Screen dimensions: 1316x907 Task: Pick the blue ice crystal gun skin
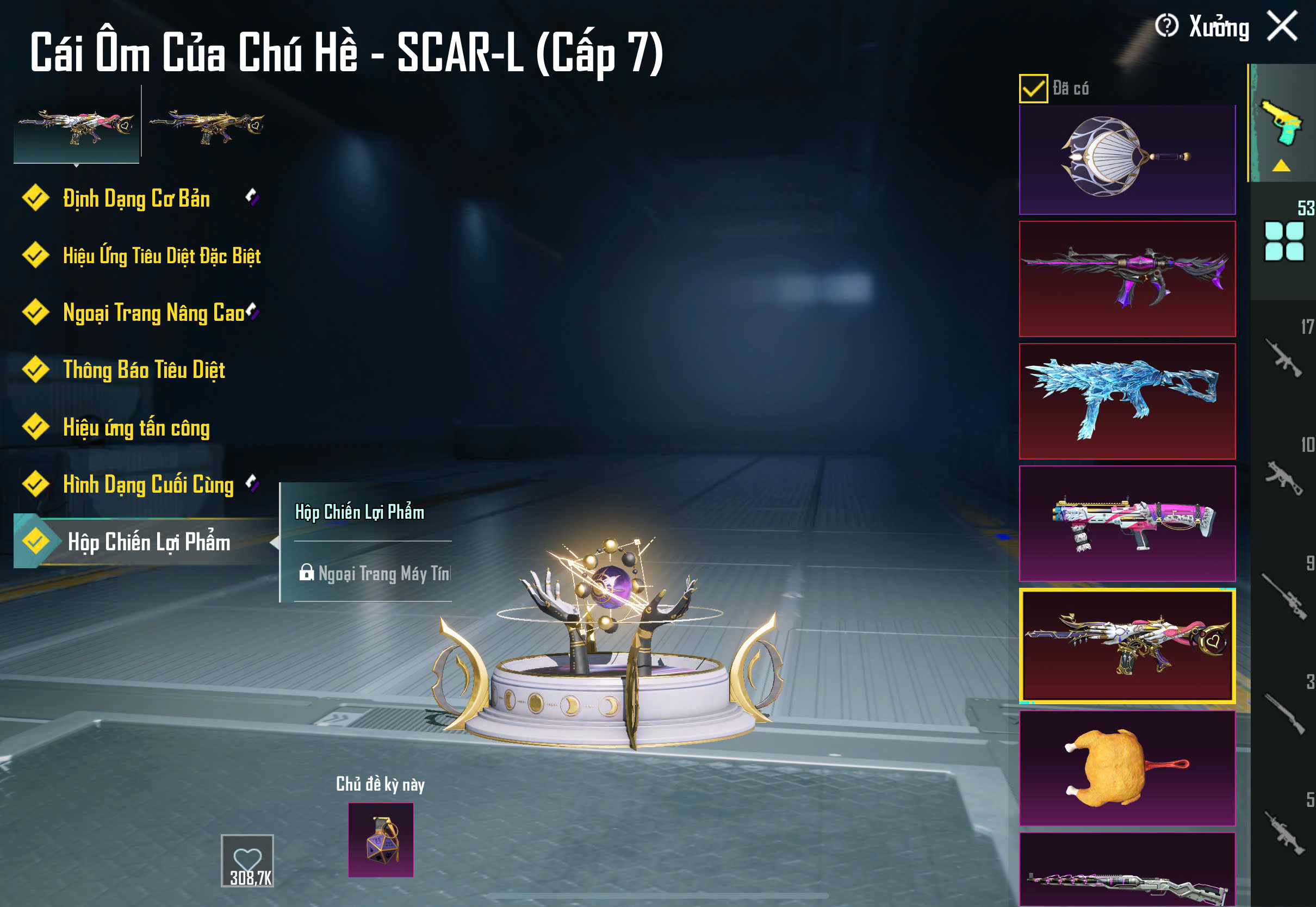[1127, 401]
